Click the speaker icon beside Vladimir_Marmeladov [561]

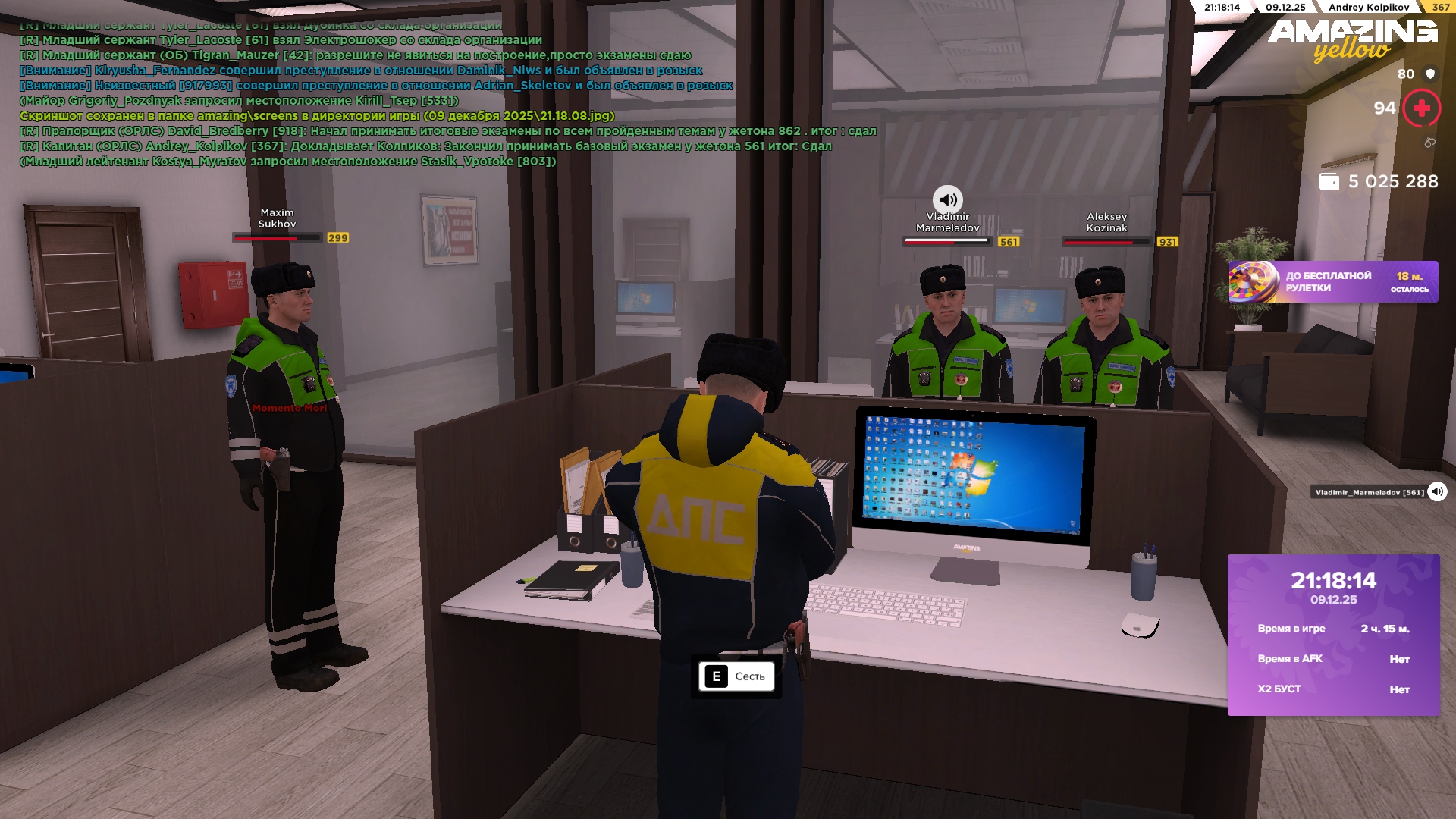click(1437, 492)
